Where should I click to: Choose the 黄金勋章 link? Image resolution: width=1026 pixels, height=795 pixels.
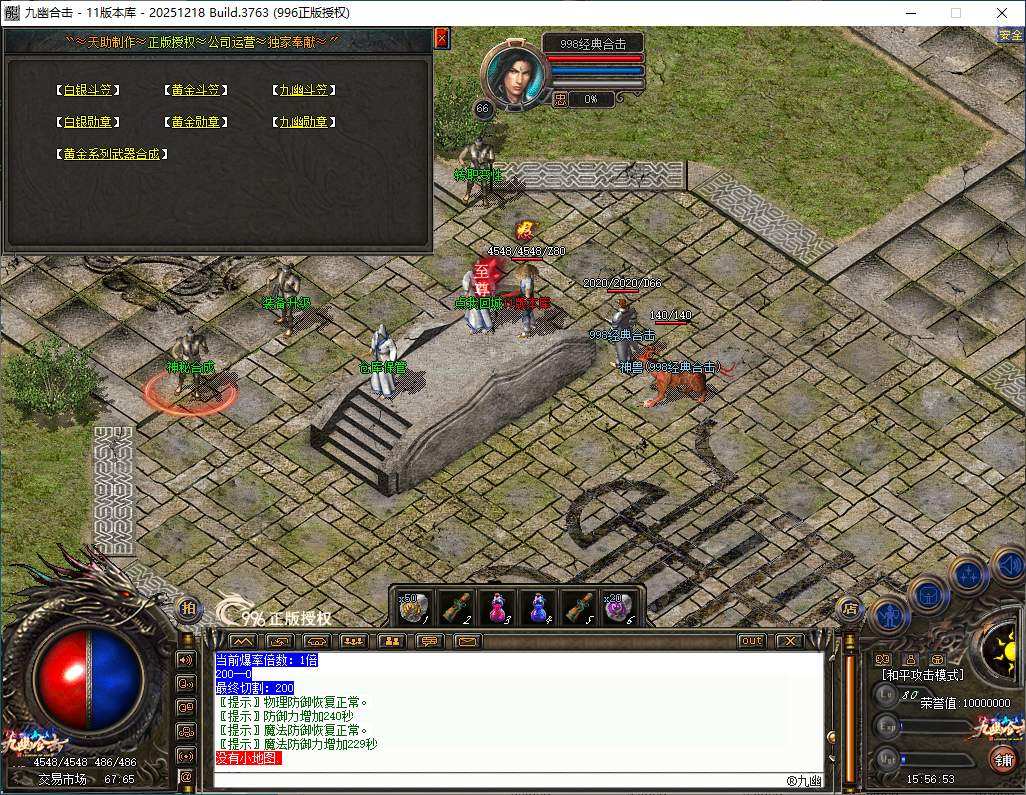tap(195, 122)
